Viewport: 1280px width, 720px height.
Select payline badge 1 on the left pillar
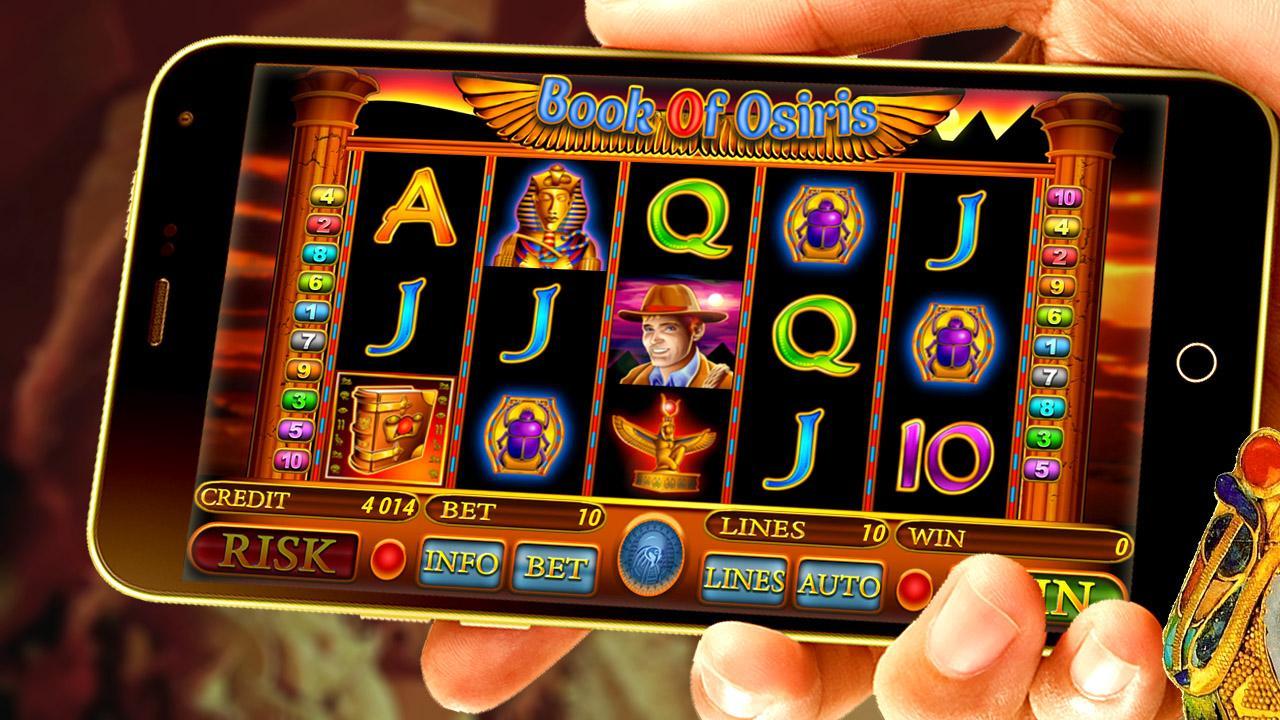[x=311, y=311]
